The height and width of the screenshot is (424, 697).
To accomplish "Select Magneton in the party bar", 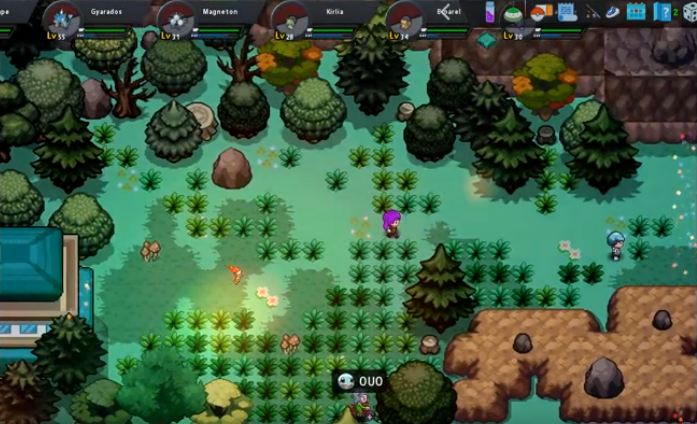I will point(176,18).
